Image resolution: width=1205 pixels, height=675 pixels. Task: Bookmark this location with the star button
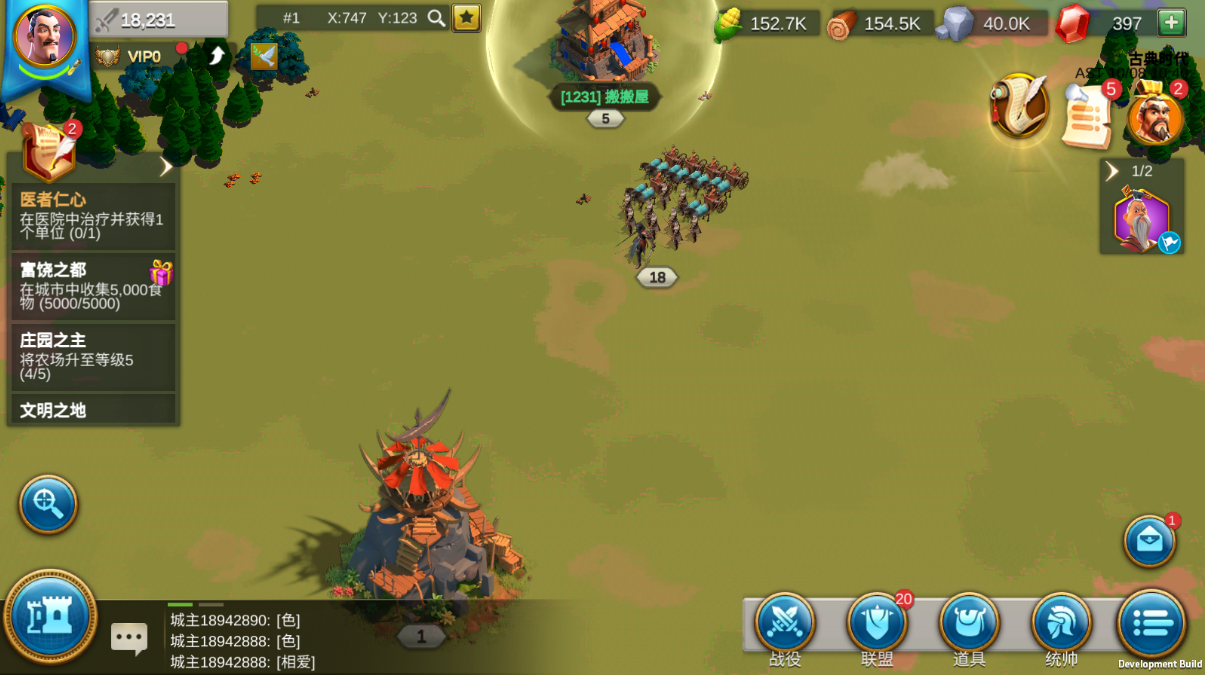pos(466,18)
